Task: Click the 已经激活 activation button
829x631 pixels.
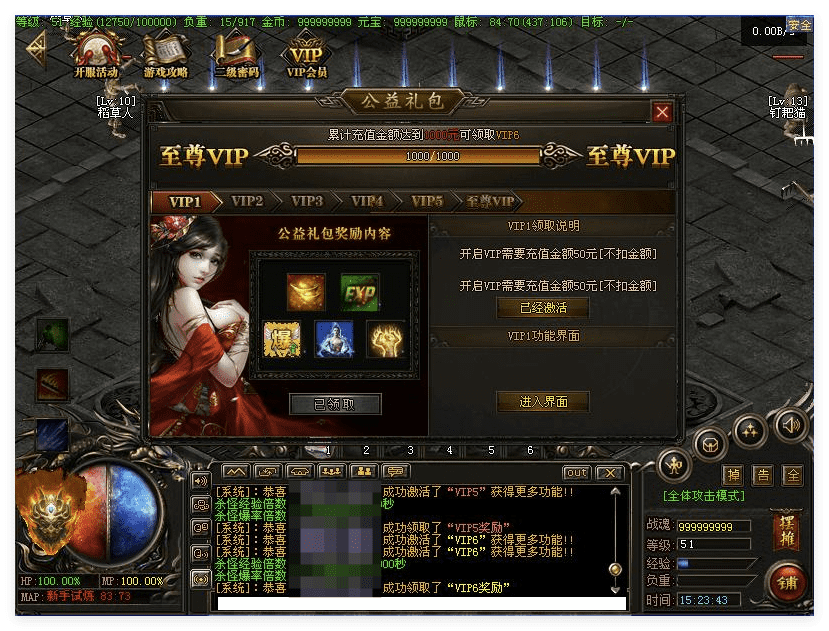Action: [543, 308]
